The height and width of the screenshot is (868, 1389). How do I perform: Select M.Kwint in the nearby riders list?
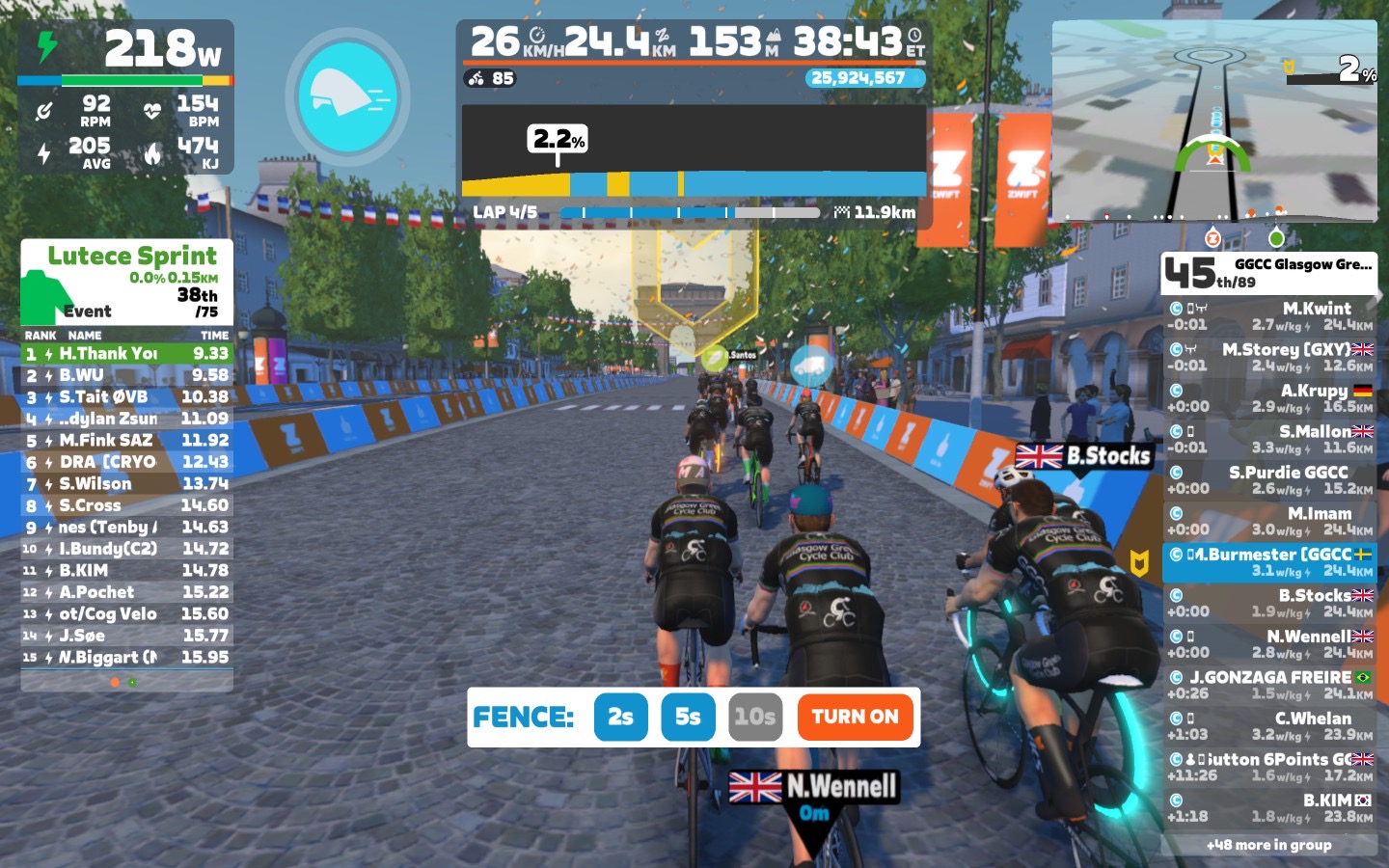coord(1269,316)
